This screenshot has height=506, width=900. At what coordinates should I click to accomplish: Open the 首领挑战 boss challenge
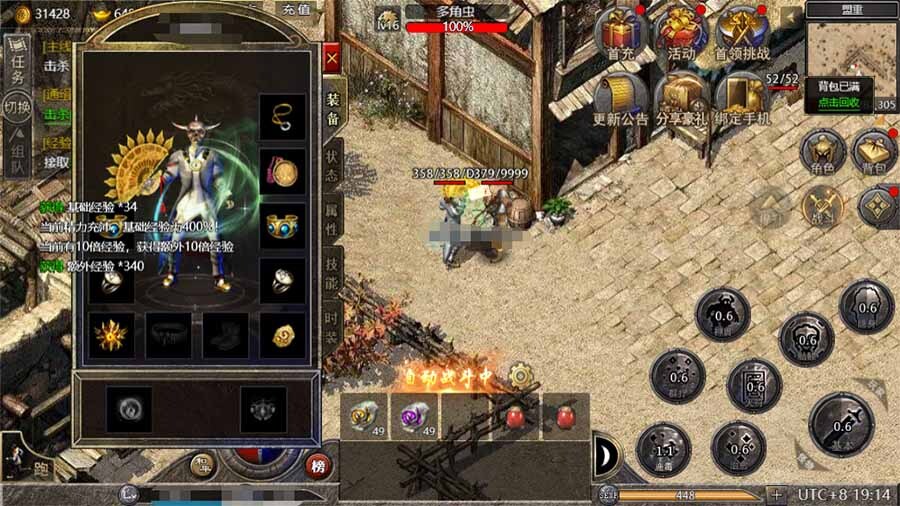743,33
